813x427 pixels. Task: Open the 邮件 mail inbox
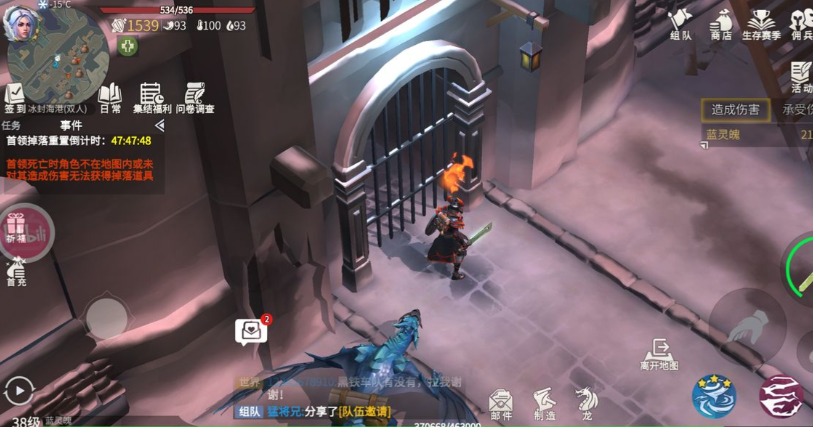point(501,402)
